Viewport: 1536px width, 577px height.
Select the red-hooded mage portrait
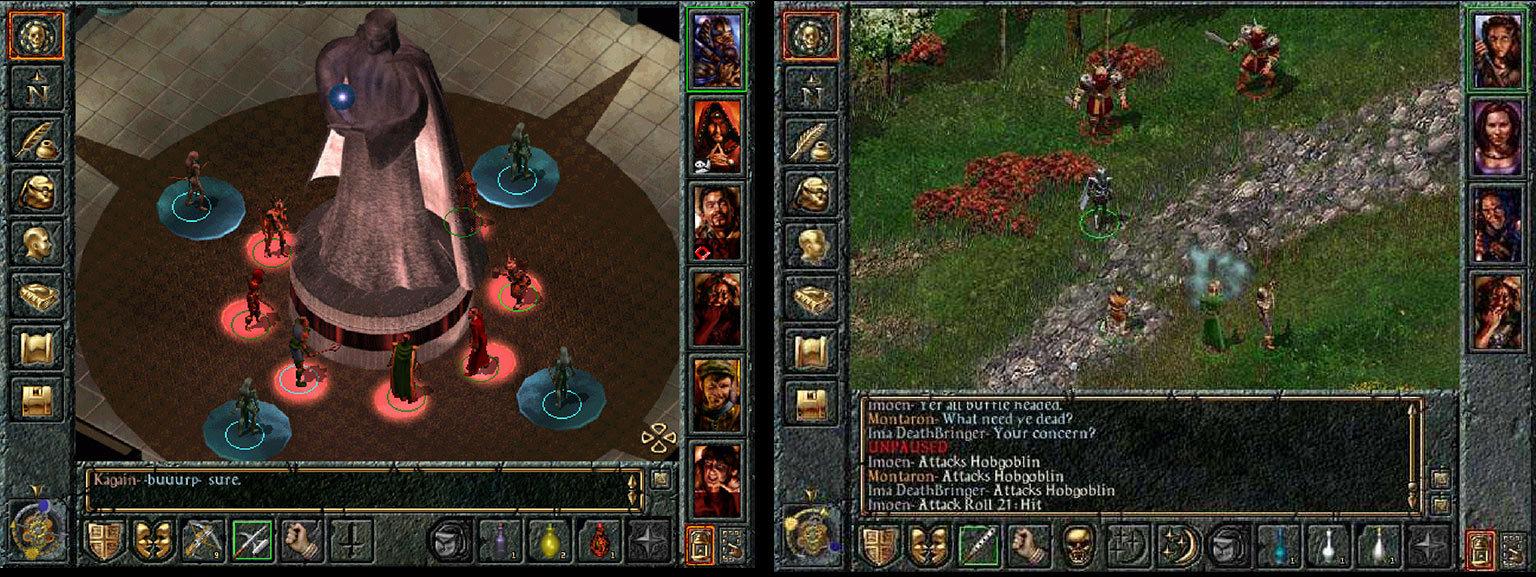(716, 136)
